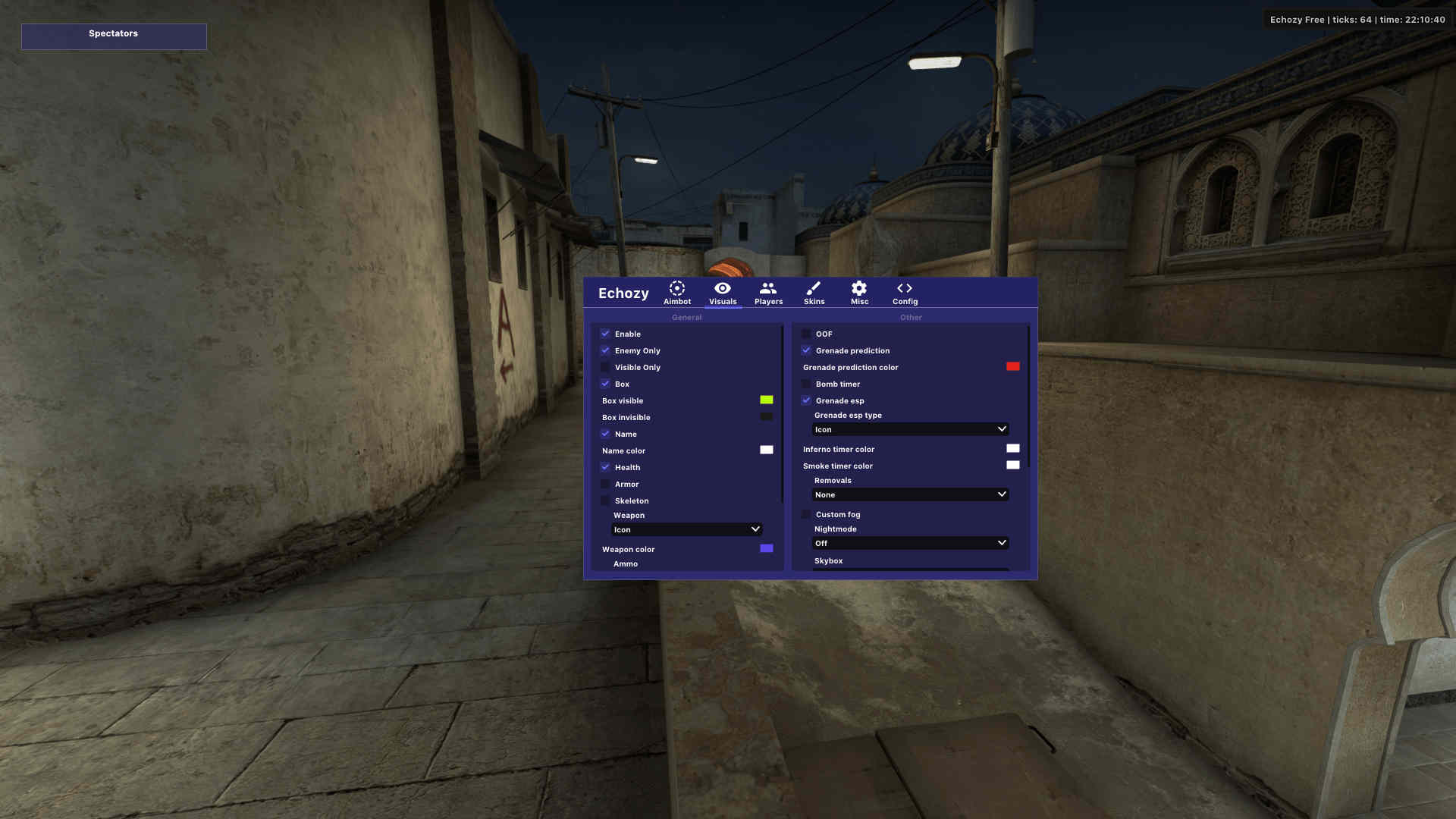Open the Weapon Icon dropdown
The image size is (1456, 819).
coord(686,529)
